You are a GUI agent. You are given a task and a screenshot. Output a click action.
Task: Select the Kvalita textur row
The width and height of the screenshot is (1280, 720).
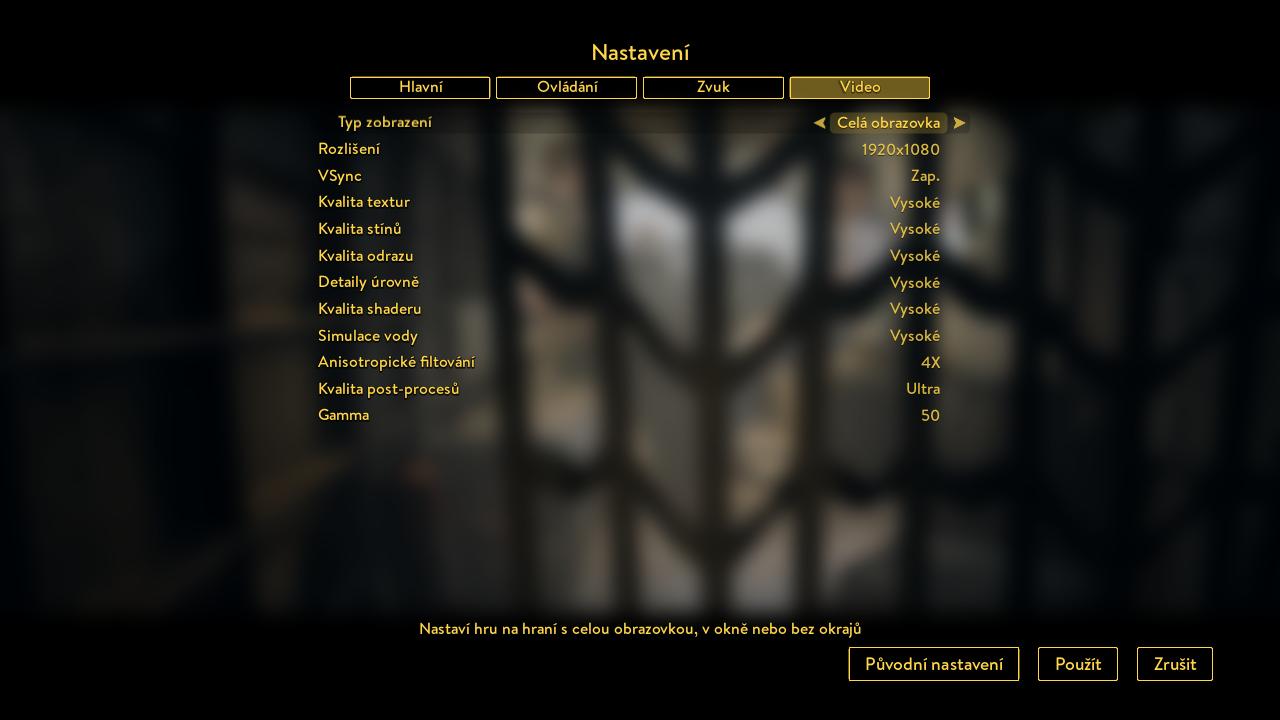pyautogui.click(x=628, y=202)
